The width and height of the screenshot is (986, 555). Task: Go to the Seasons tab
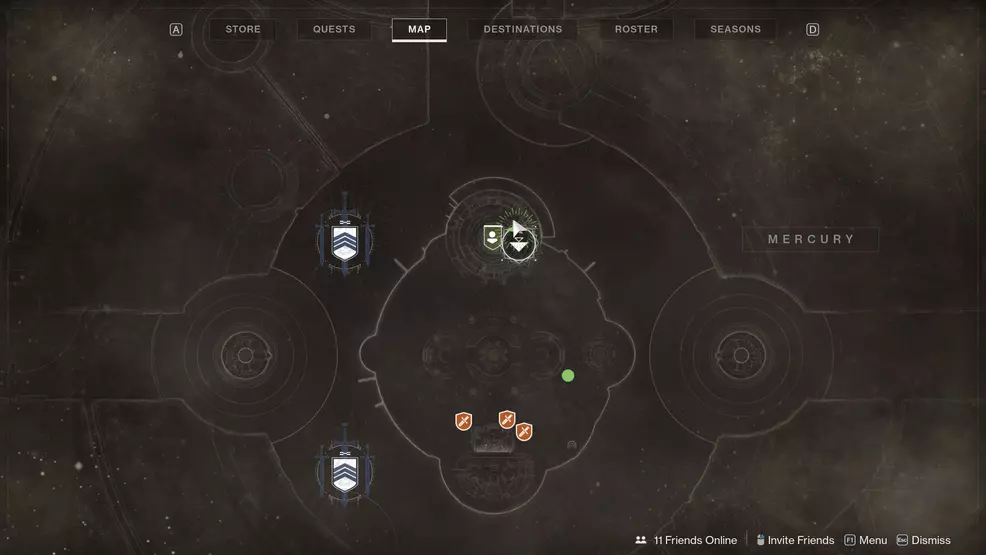(735, 30)
